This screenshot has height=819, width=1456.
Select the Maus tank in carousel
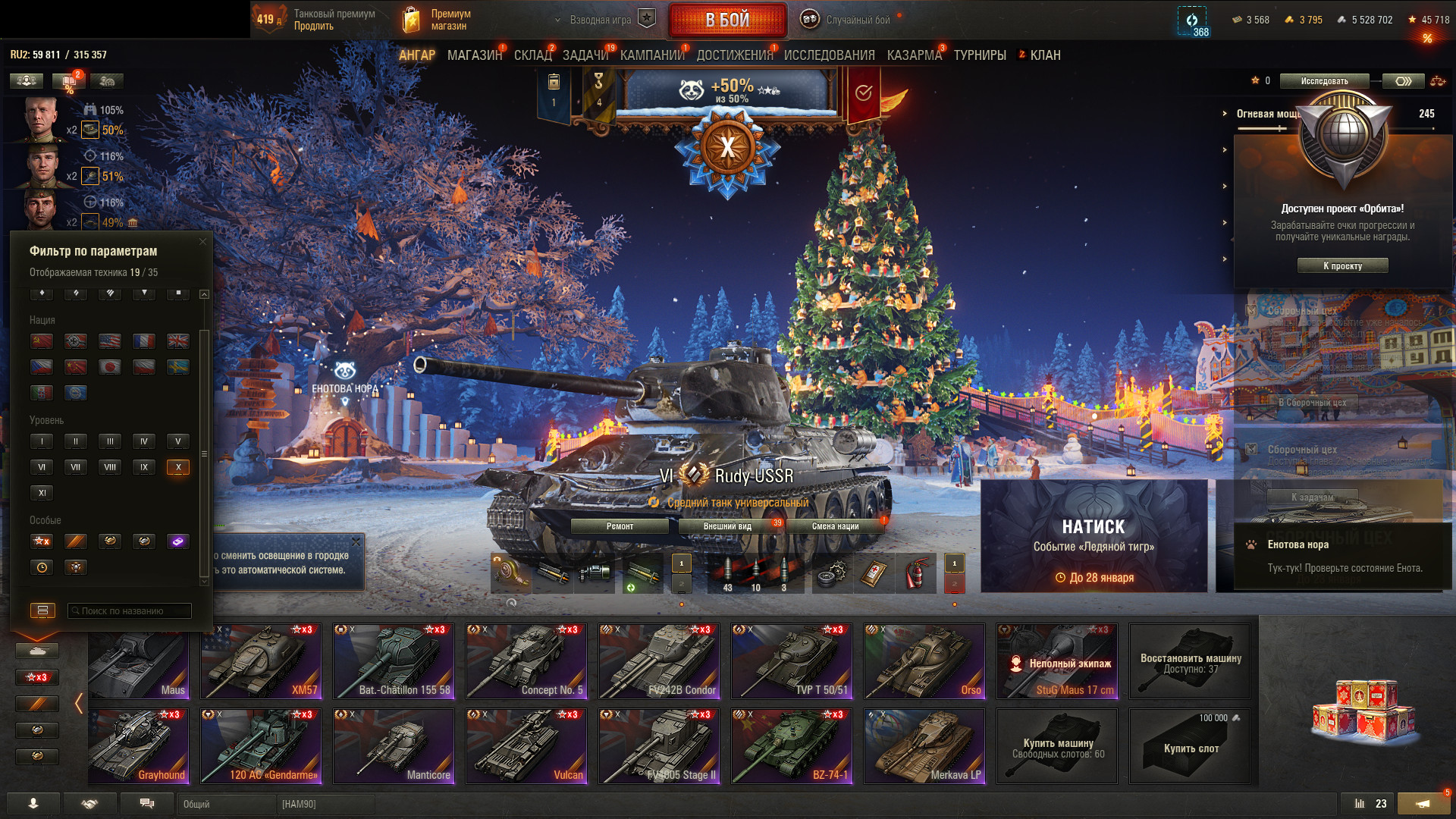point(139,662)
